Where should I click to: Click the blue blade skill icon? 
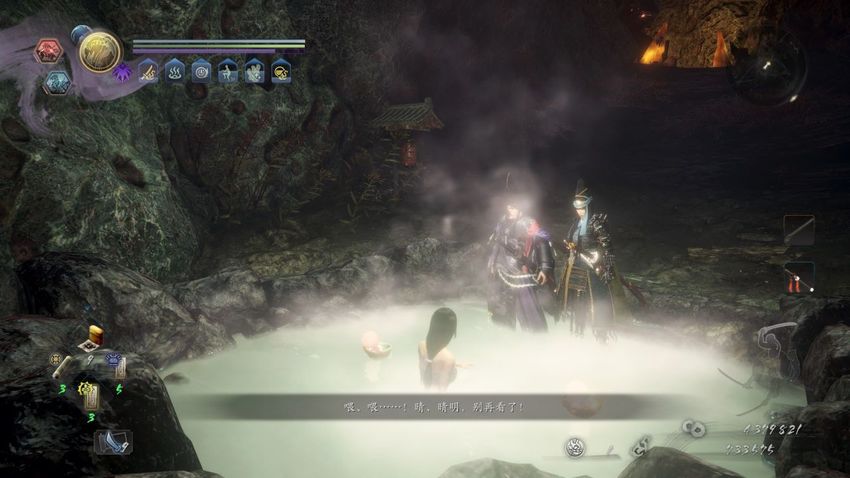pos(112,441)
